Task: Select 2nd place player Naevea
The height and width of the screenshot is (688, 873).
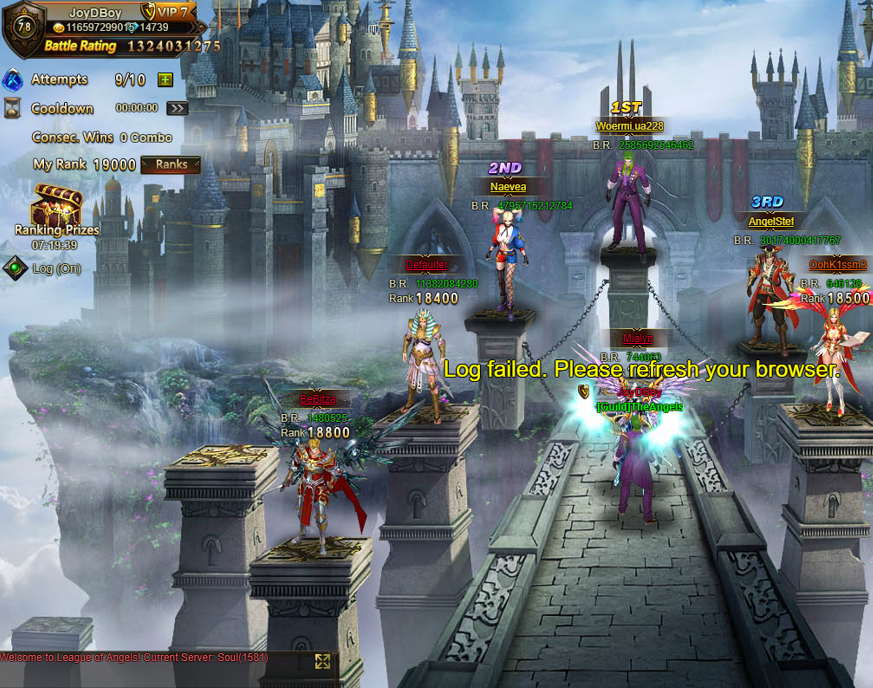Action: [x=506, y=250]
